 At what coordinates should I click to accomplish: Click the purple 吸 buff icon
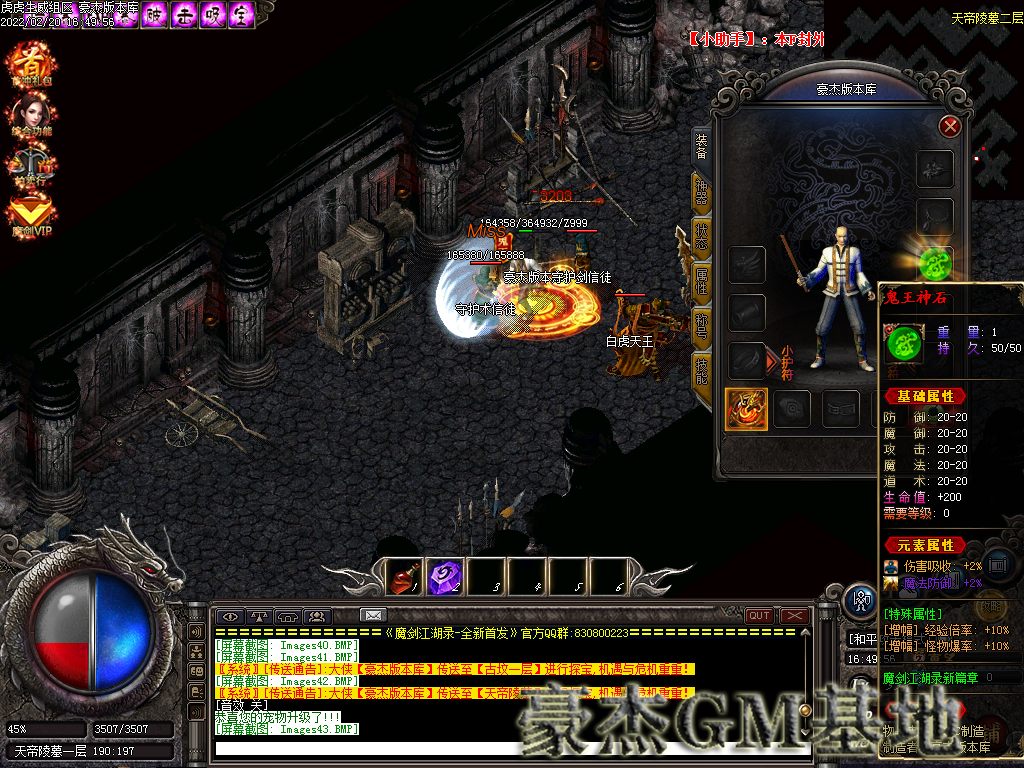212,15
